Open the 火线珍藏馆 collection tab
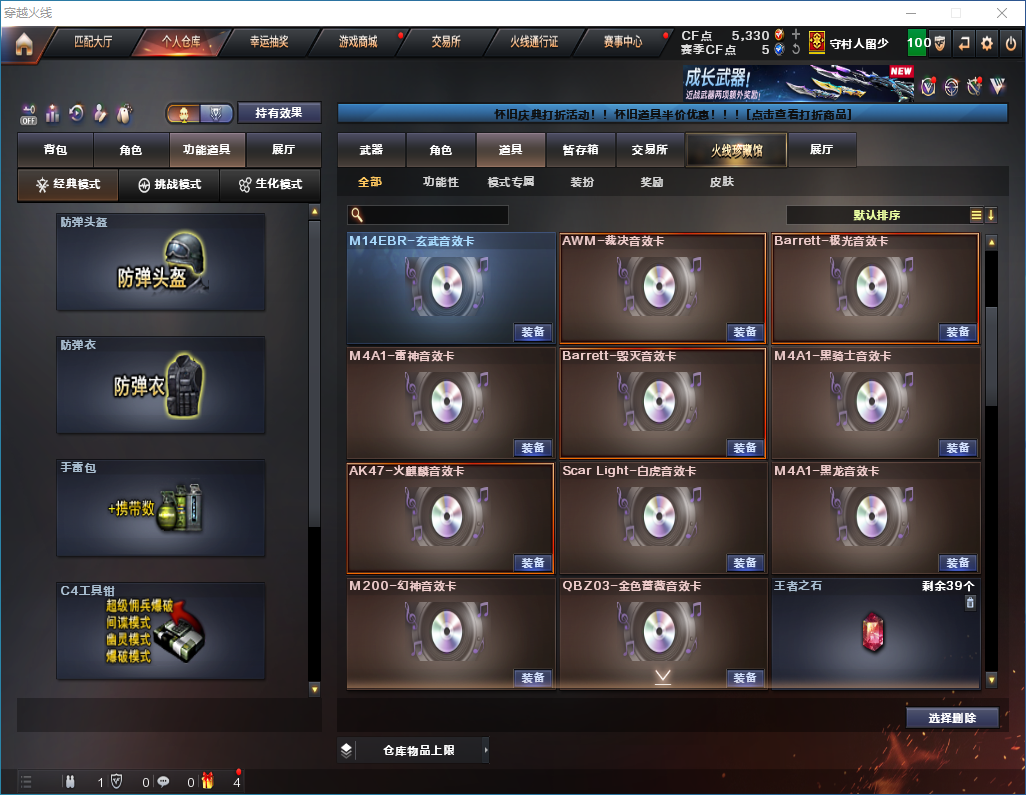The width and height of the screenshot is (1026, 795). 736,150
